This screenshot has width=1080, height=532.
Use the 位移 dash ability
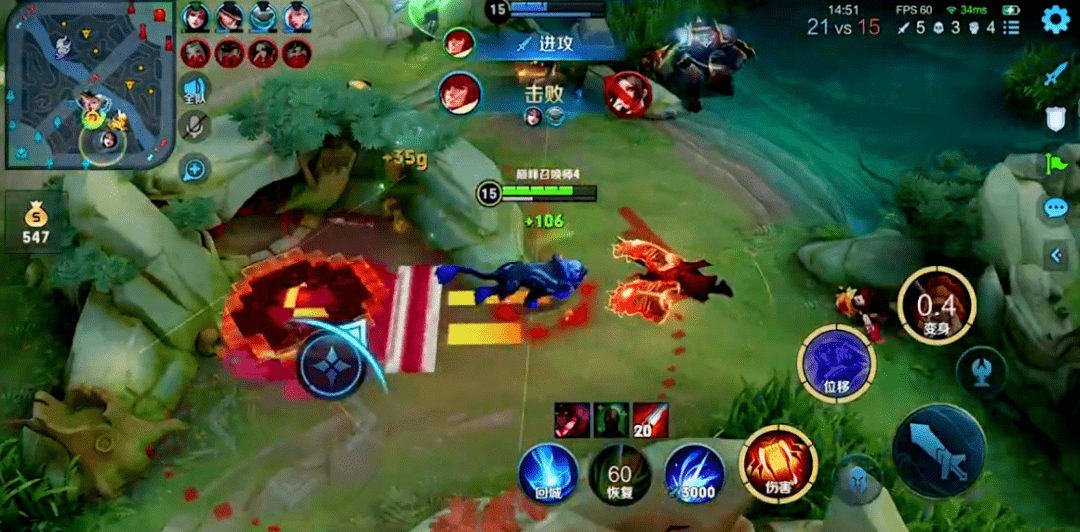click(x=836, y=363)
